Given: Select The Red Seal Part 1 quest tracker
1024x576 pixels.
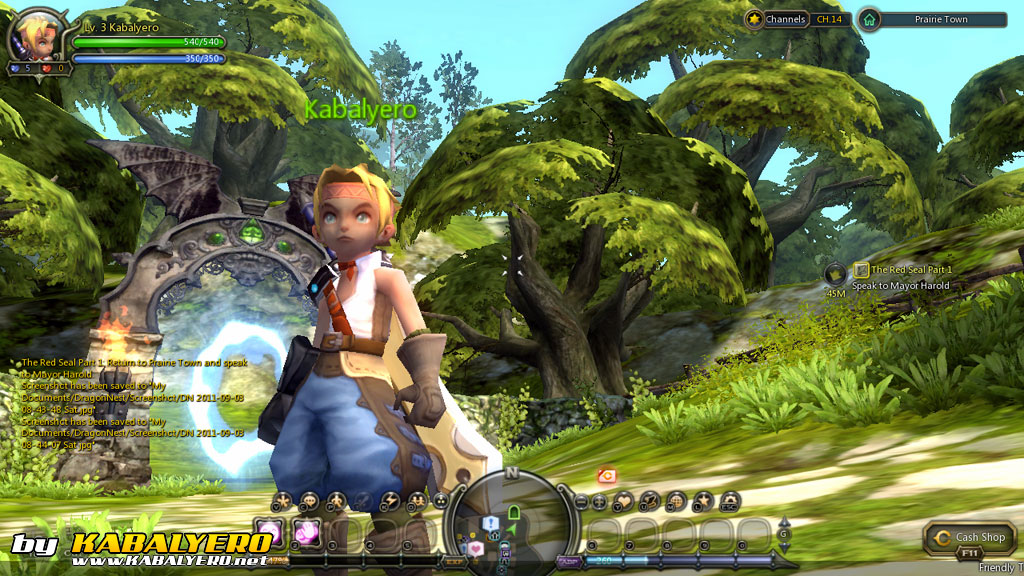Looking at the screenshot, I should pyautogui.click(x=911, y=270).
